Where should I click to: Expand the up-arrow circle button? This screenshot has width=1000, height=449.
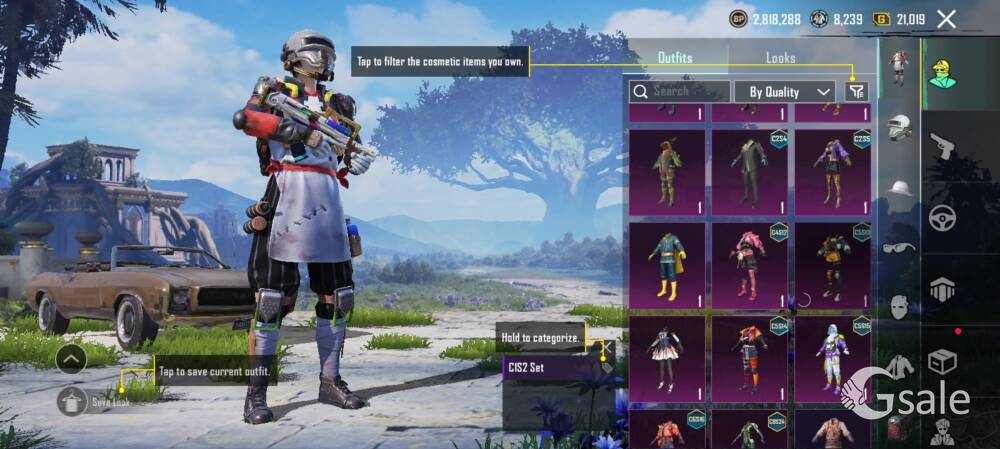pos(71,358)
